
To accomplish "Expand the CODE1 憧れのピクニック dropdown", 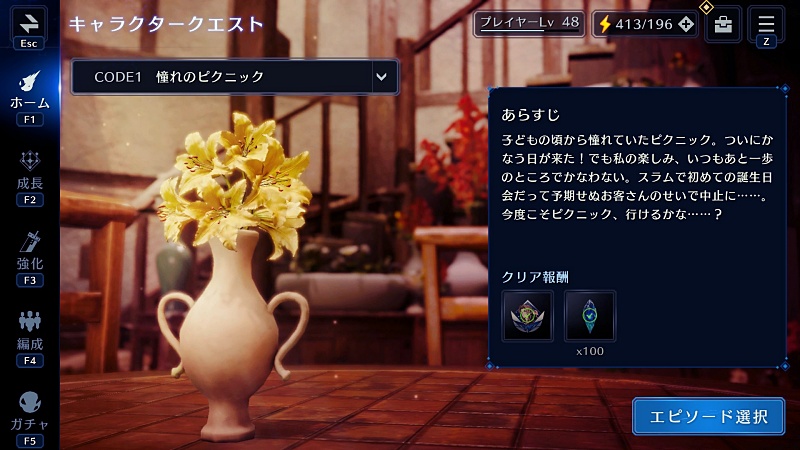I will [x=380, y=76].
